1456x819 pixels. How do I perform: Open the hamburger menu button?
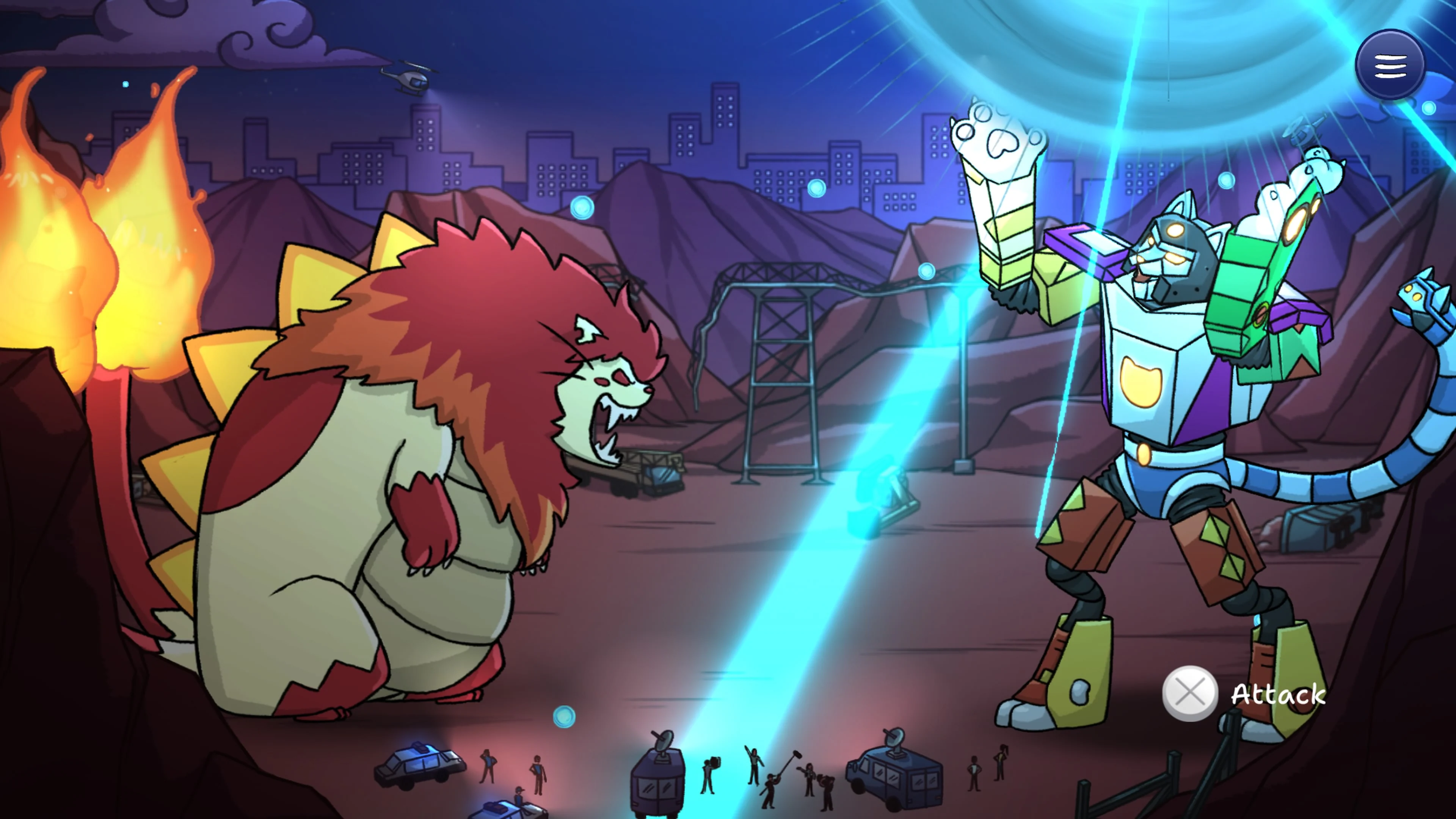click(1390, 65)
